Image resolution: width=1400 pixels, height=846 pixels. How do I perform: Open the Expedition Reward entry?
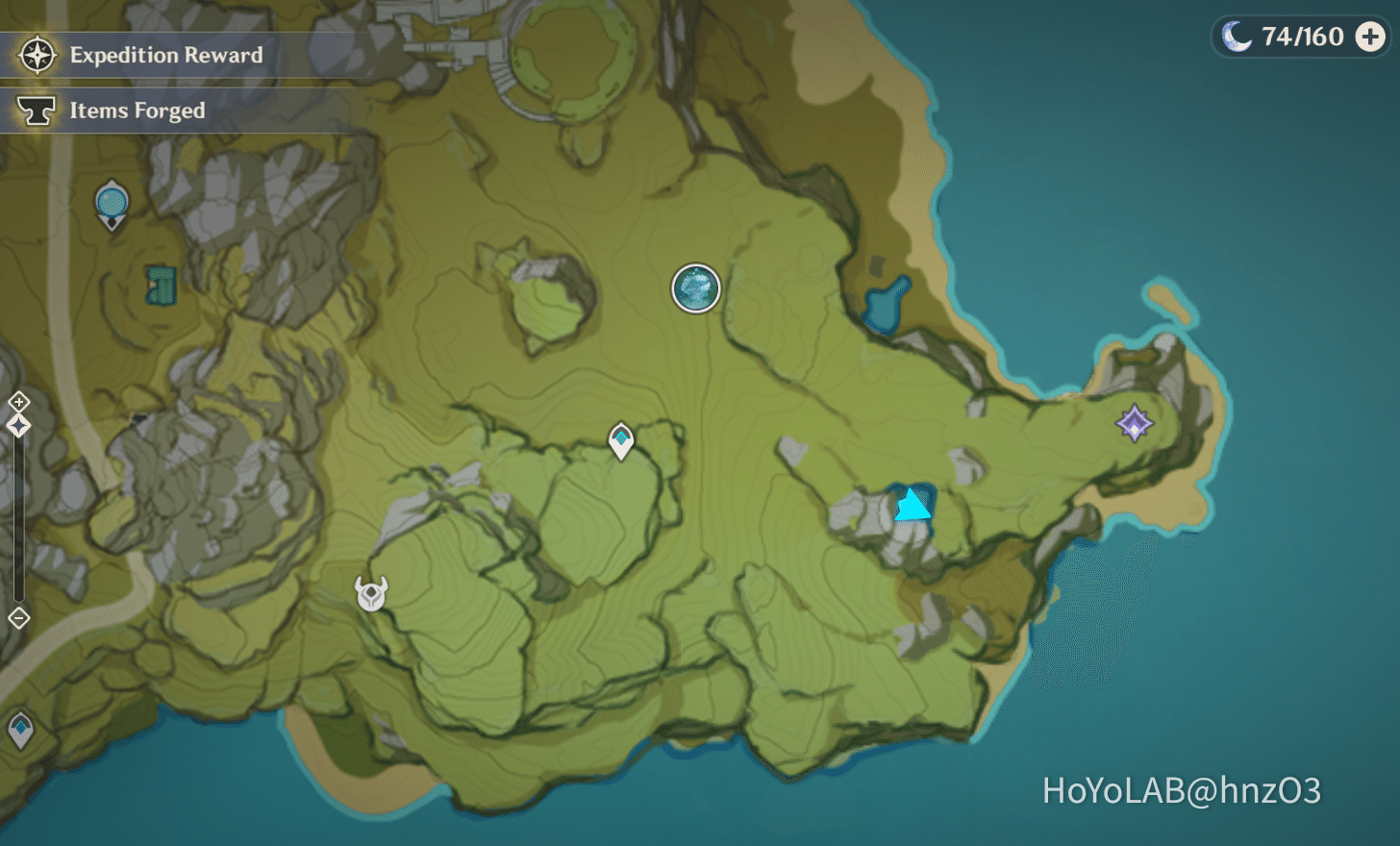pos(164,55)
